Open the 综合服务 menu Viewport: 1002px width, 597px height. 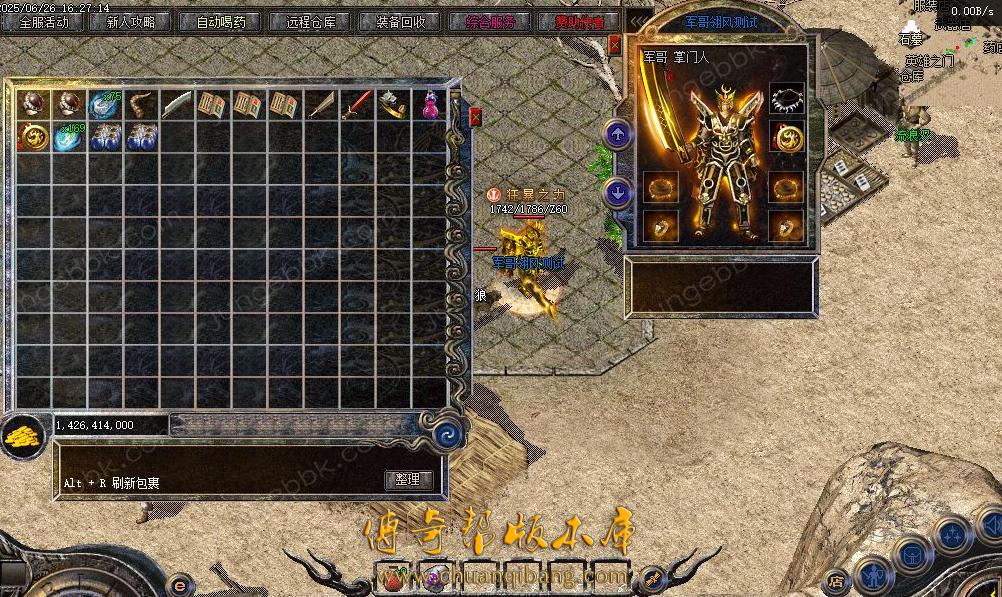[x=491, y=22]
